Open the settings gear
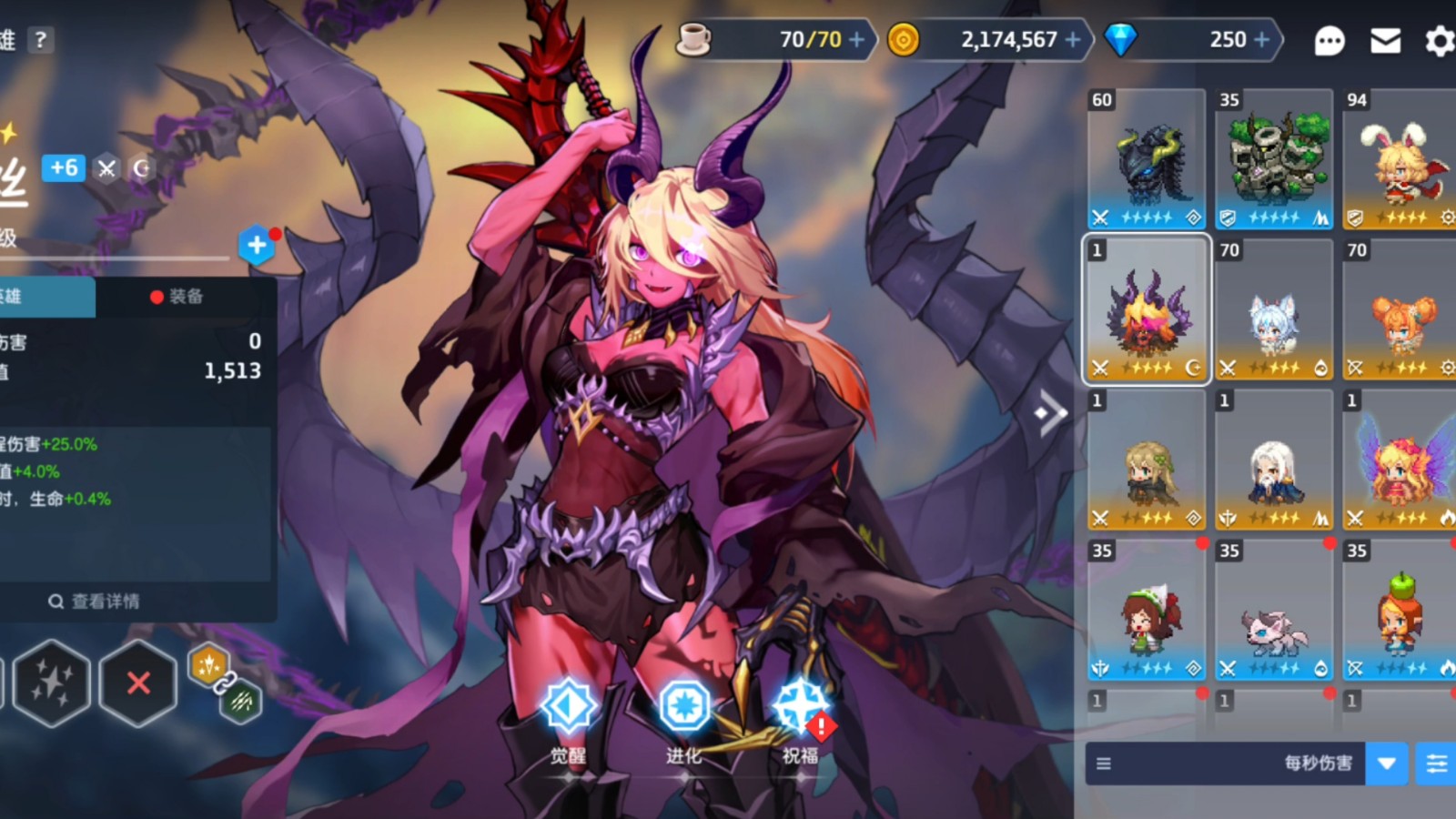The image size is (1456, 819). [1440, 41]
